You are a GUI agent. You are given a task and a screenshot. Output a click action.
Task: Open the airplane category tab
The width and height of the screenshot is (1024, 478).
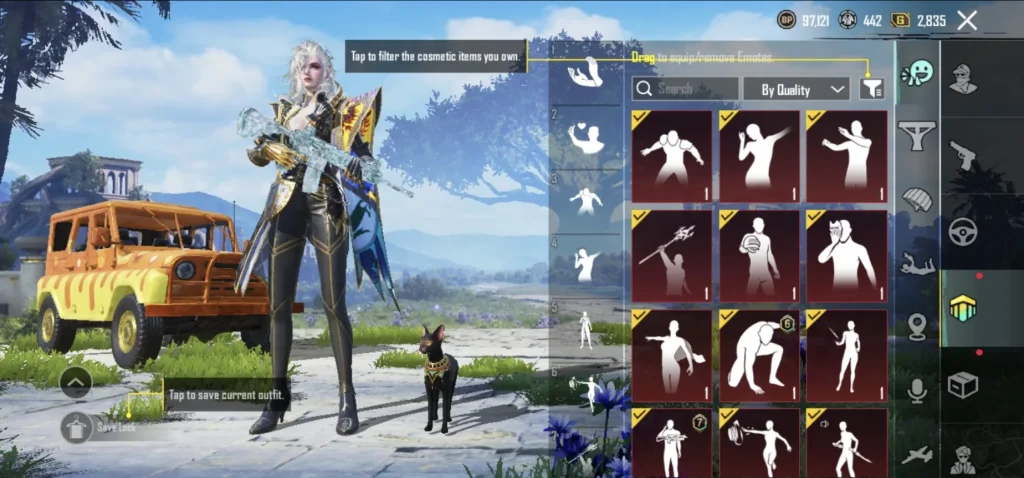pos(917,455)
